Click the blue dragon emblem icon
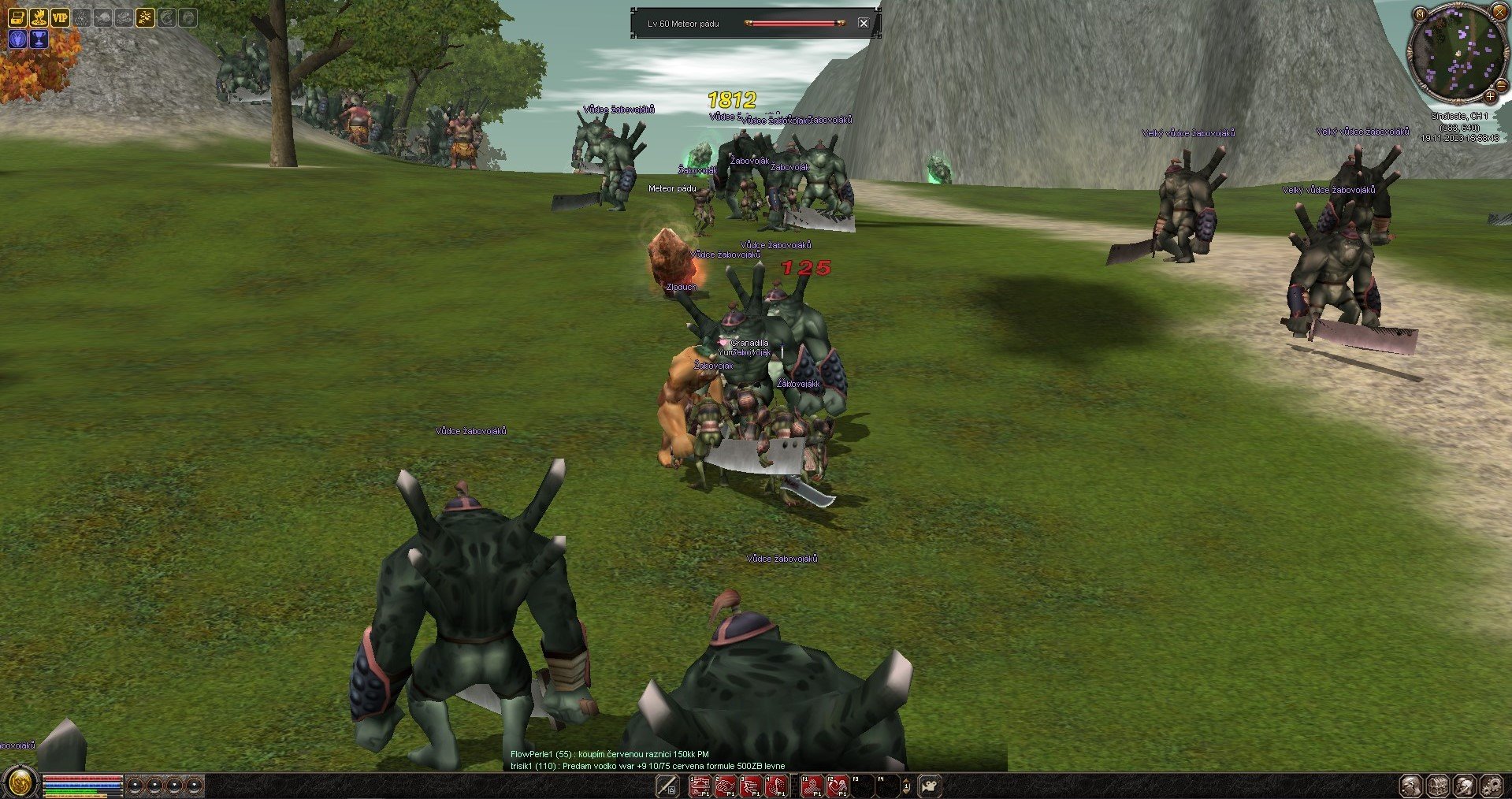The height and width of the screenshot is (799, 1512). (17, 39)
